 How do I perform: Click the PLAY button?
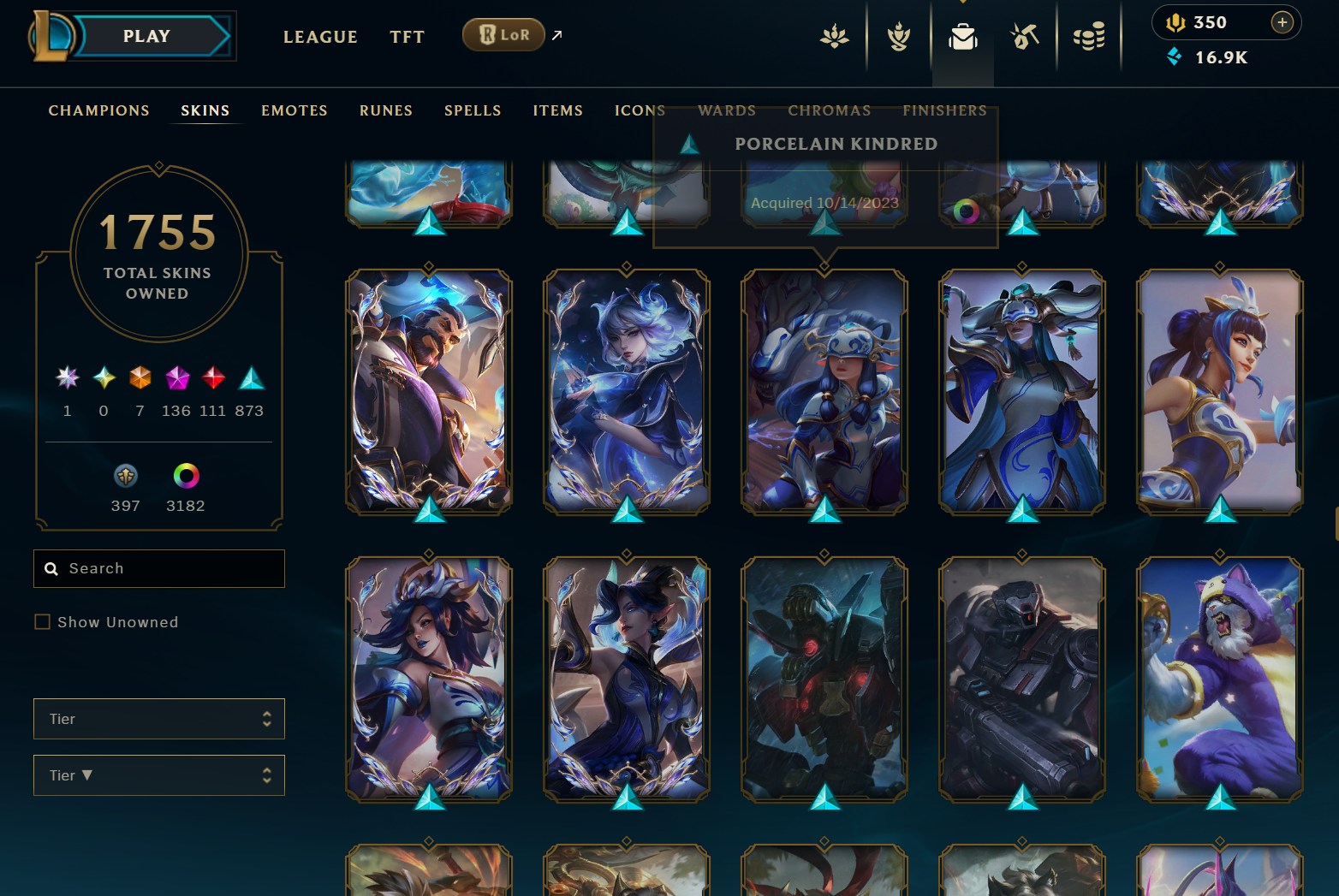[147, 36]
